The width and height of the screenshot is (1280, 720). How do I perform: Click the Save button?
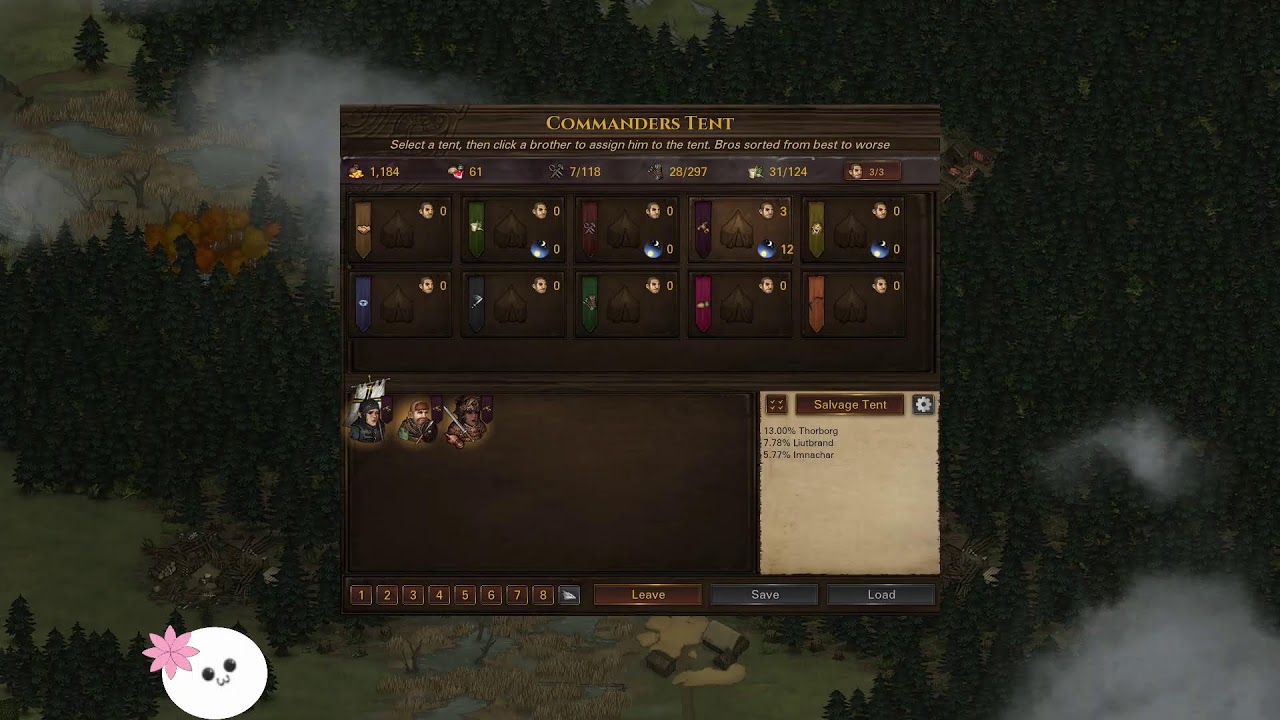point(765,595)
